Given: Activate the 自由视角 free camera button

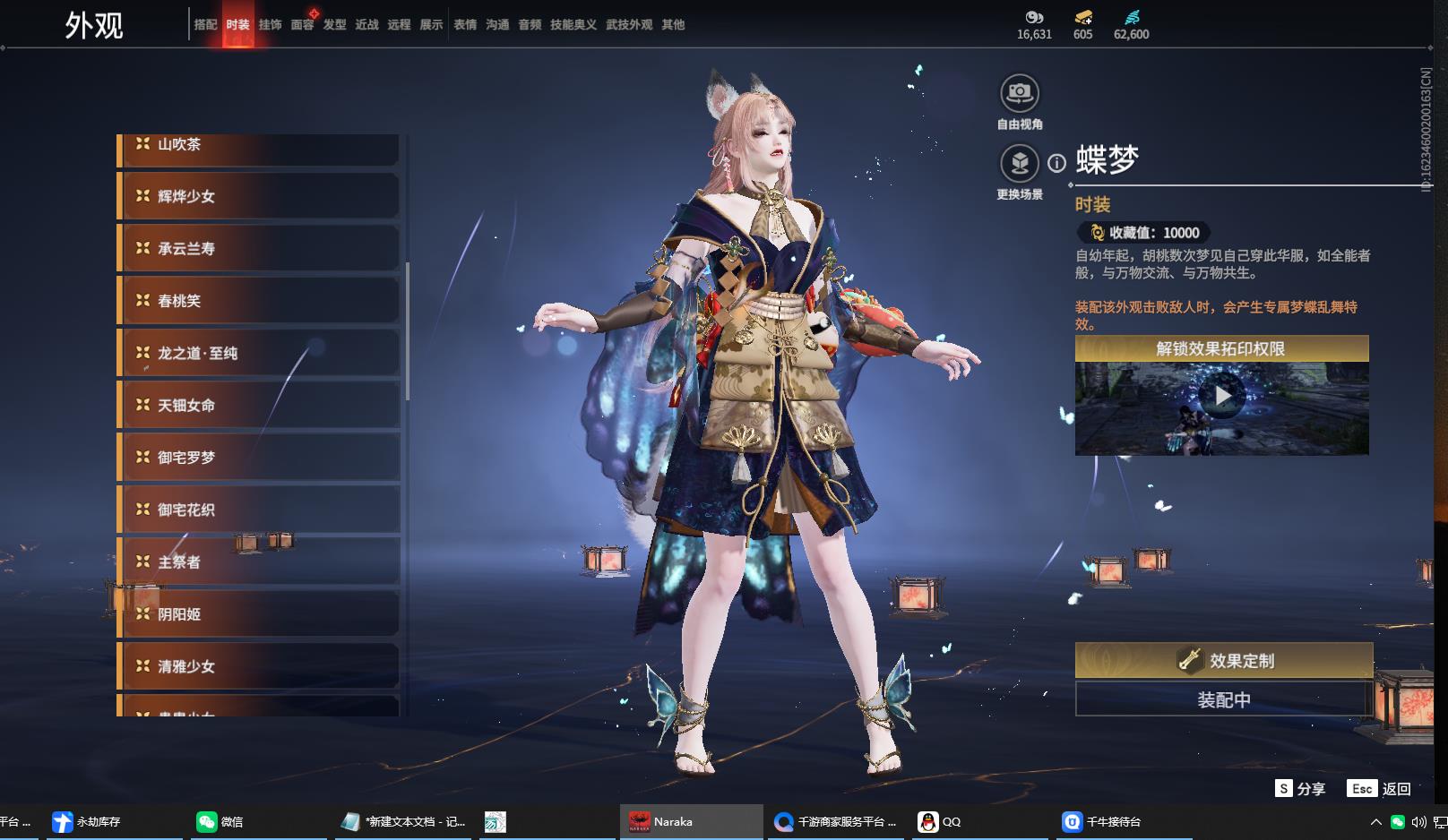Looking at the screenshot, I should point(1020,93).
